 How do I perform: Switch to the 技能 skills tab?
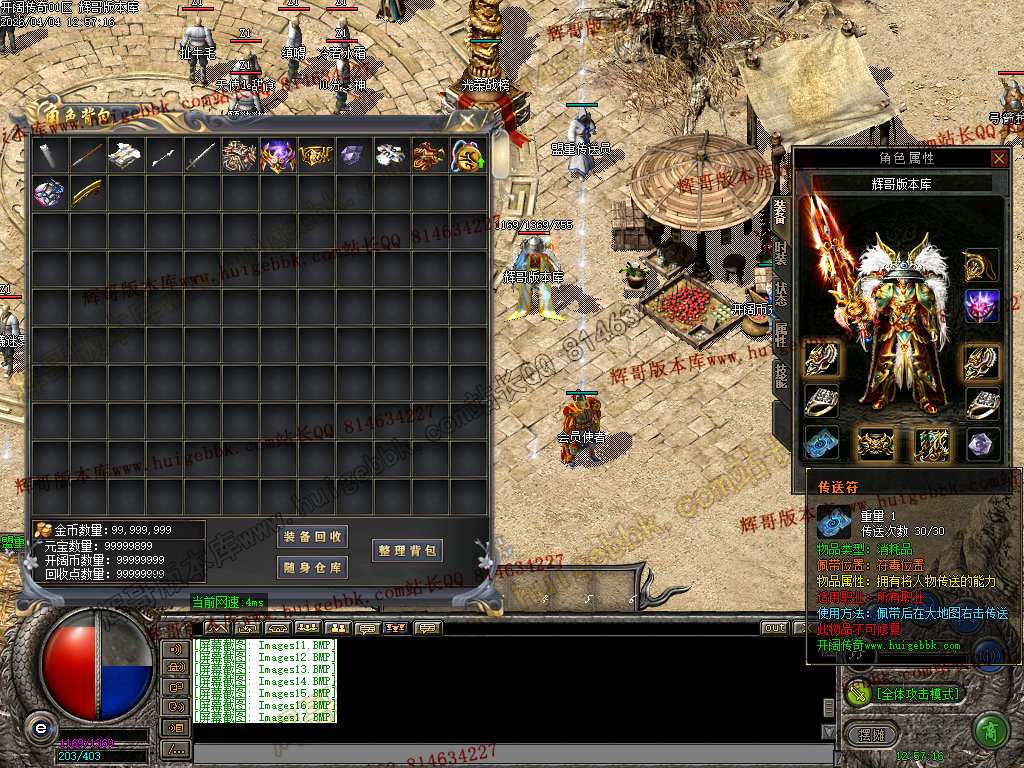[781, 374]
